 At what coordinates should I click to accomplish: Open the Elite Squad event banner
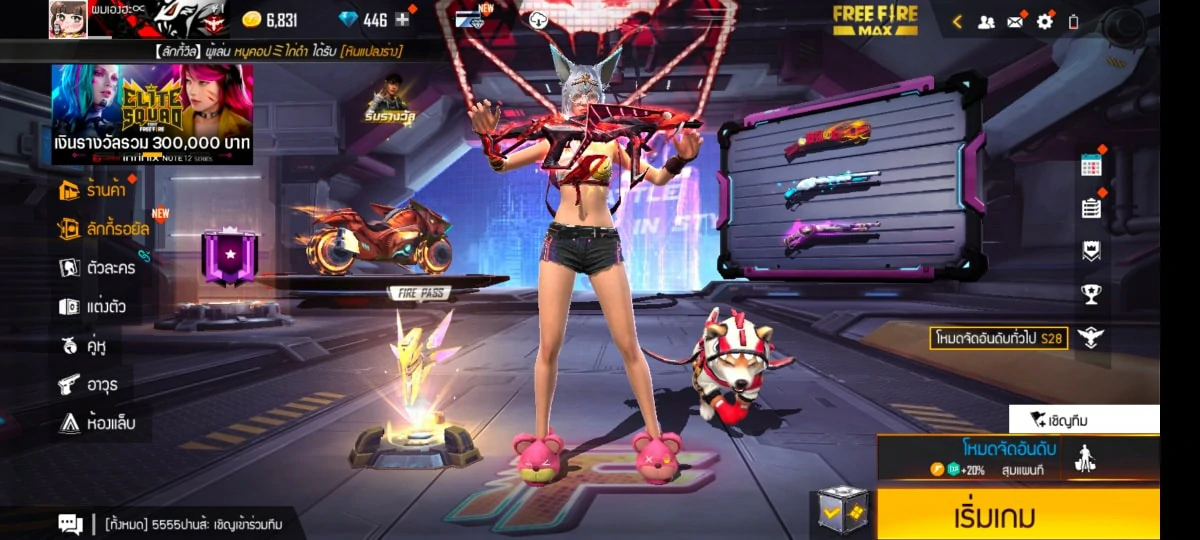[x=152, y=114]
